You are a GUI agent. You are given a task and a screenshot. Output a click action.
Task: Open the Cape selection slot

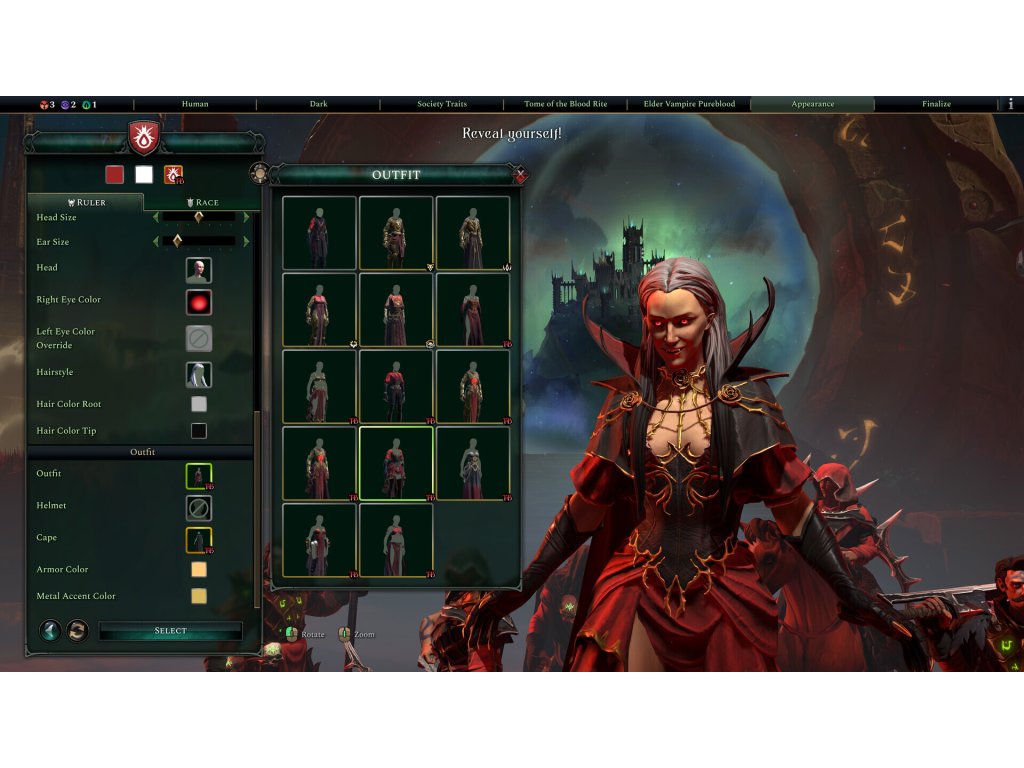pos(198,540)
